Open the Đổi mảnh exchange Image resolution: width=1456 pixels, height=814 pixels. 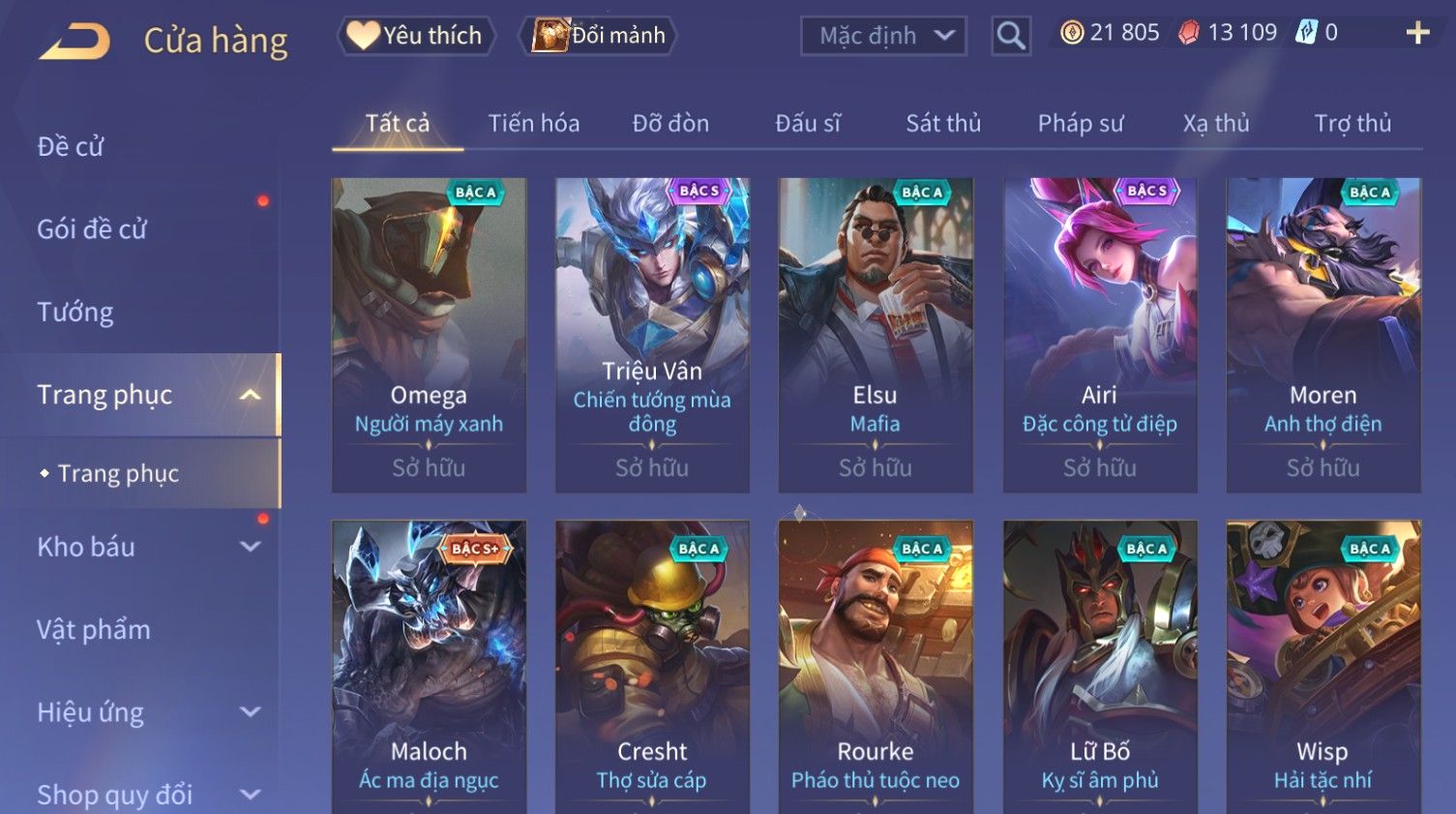[x=600, y=36]
